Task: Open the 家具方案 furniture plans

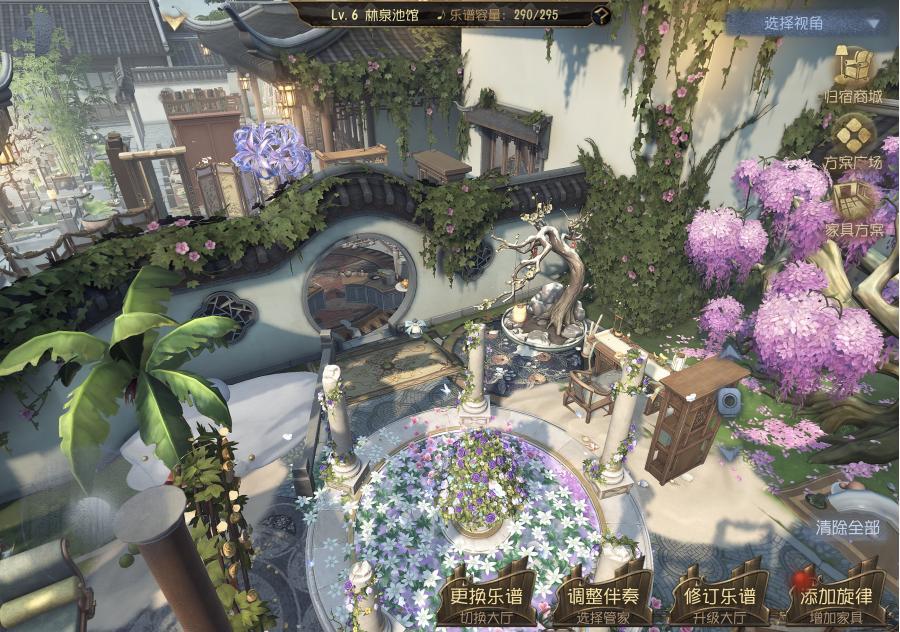Action: pos(854,207)
